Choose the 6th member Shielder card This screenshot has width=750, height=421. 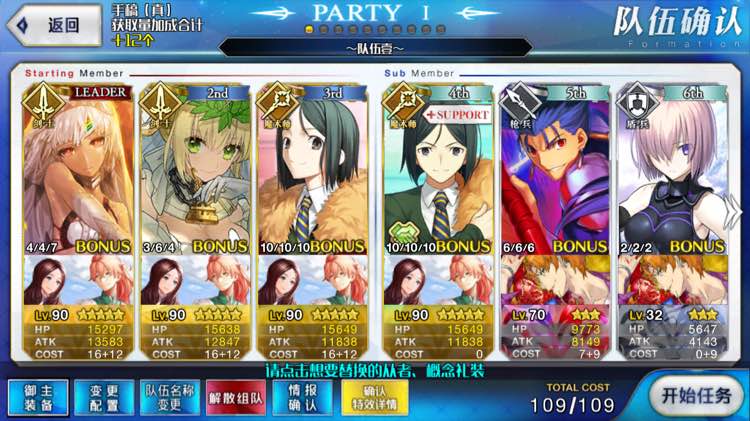[669, 168]
